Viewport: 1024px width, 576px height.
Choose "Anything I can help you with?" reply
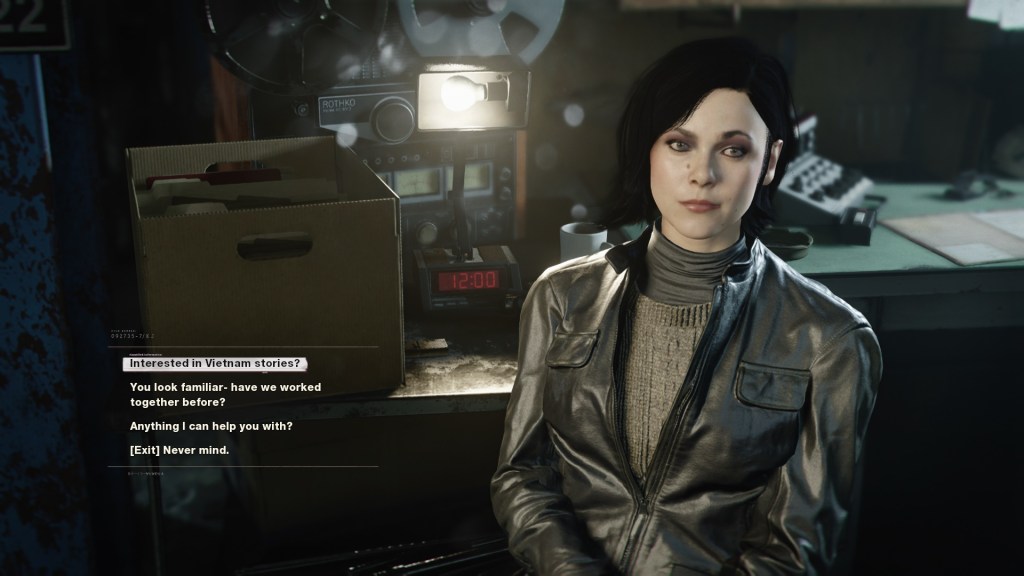pos(211,426)
